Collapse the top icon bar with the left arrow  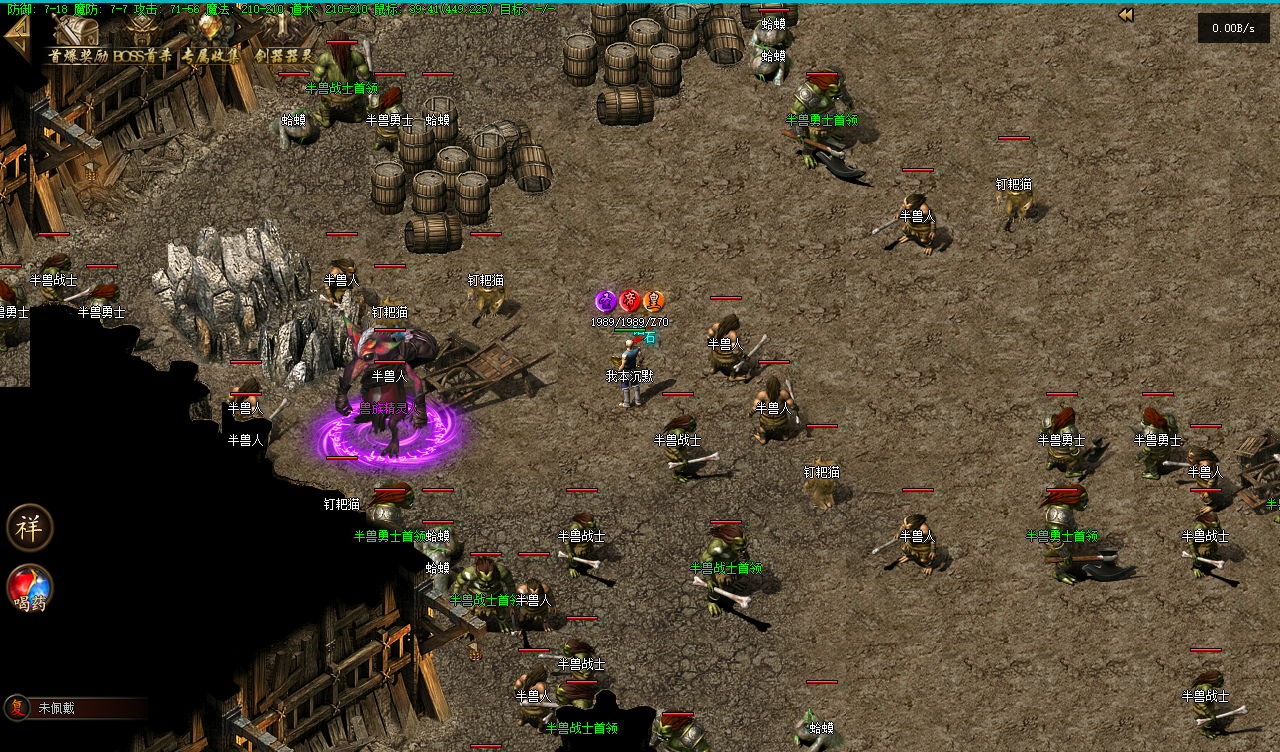(x=17, y=37)
